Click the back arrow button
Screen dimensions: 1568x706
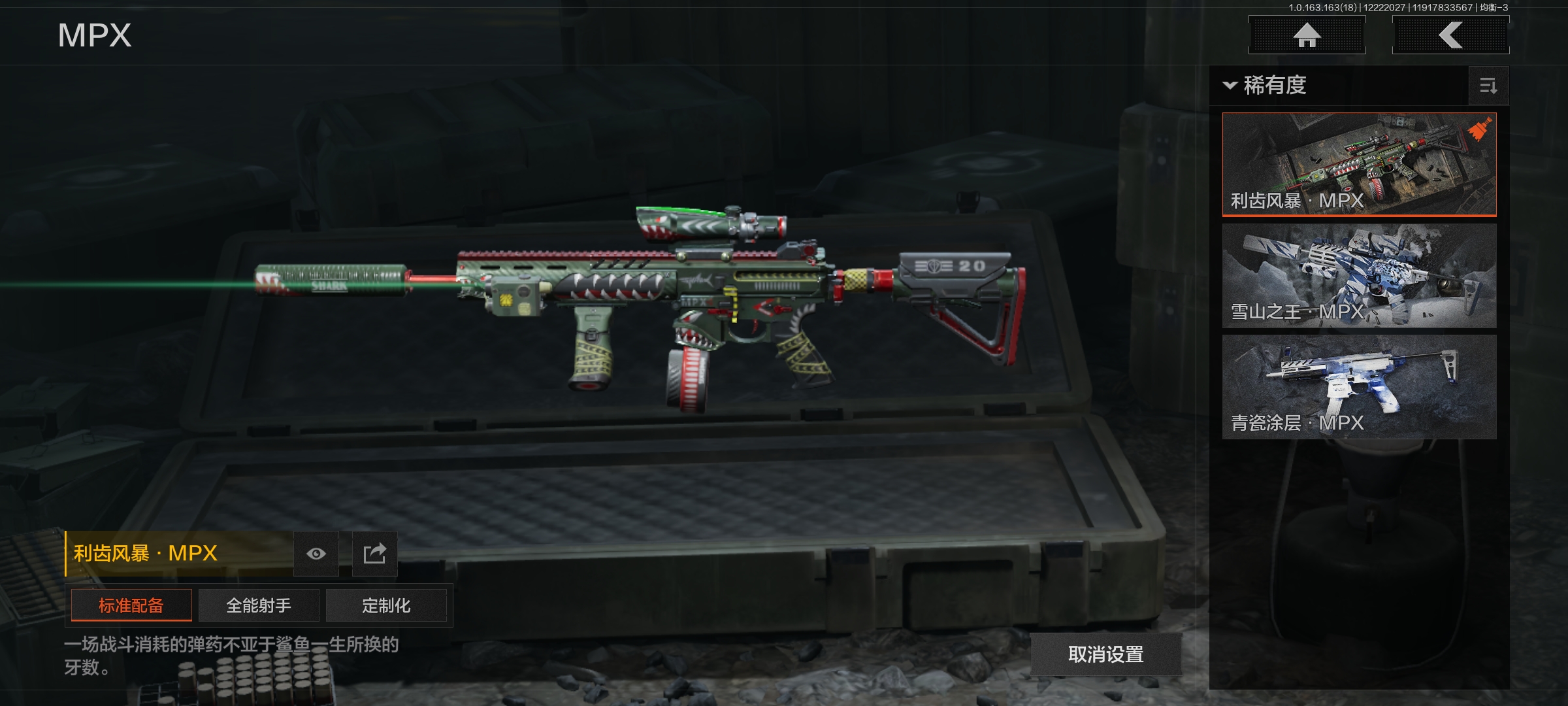pos(1450,35)
